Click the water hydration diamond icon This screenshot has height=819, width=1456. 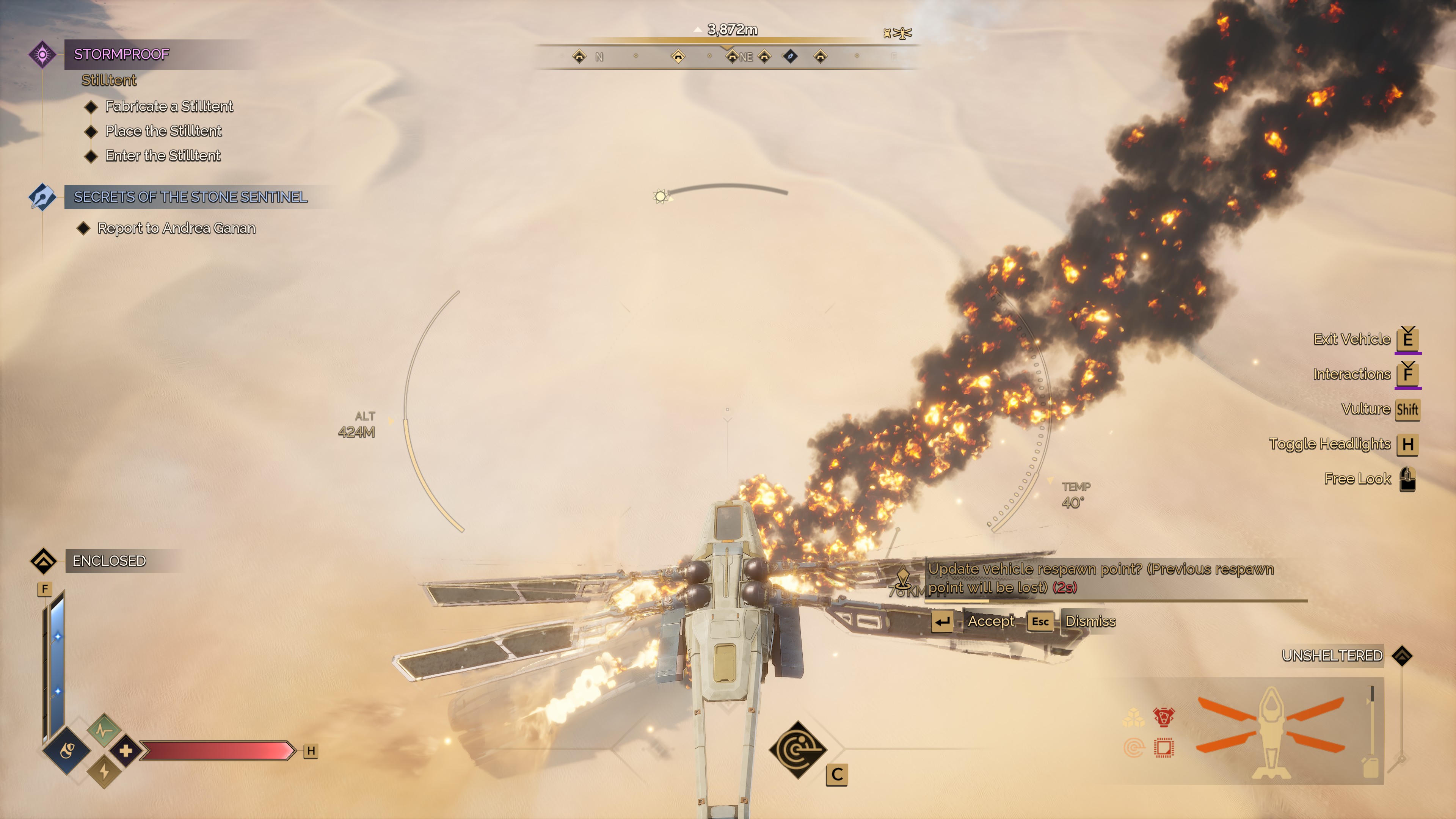pyautogui.click(x=67, y=751)
